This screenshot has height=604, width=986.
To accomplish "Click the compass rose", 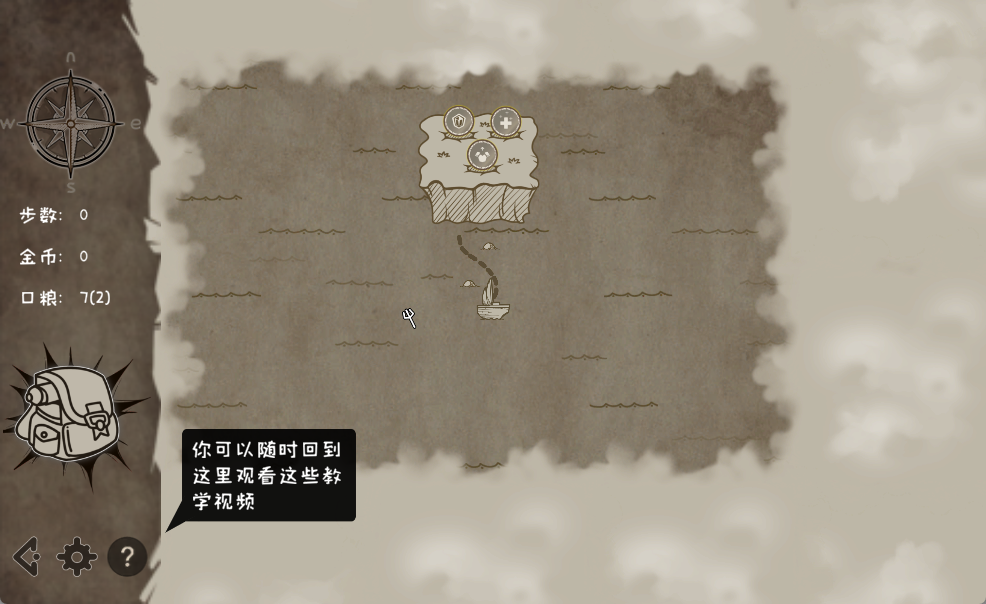I will (x=71, y=123).
